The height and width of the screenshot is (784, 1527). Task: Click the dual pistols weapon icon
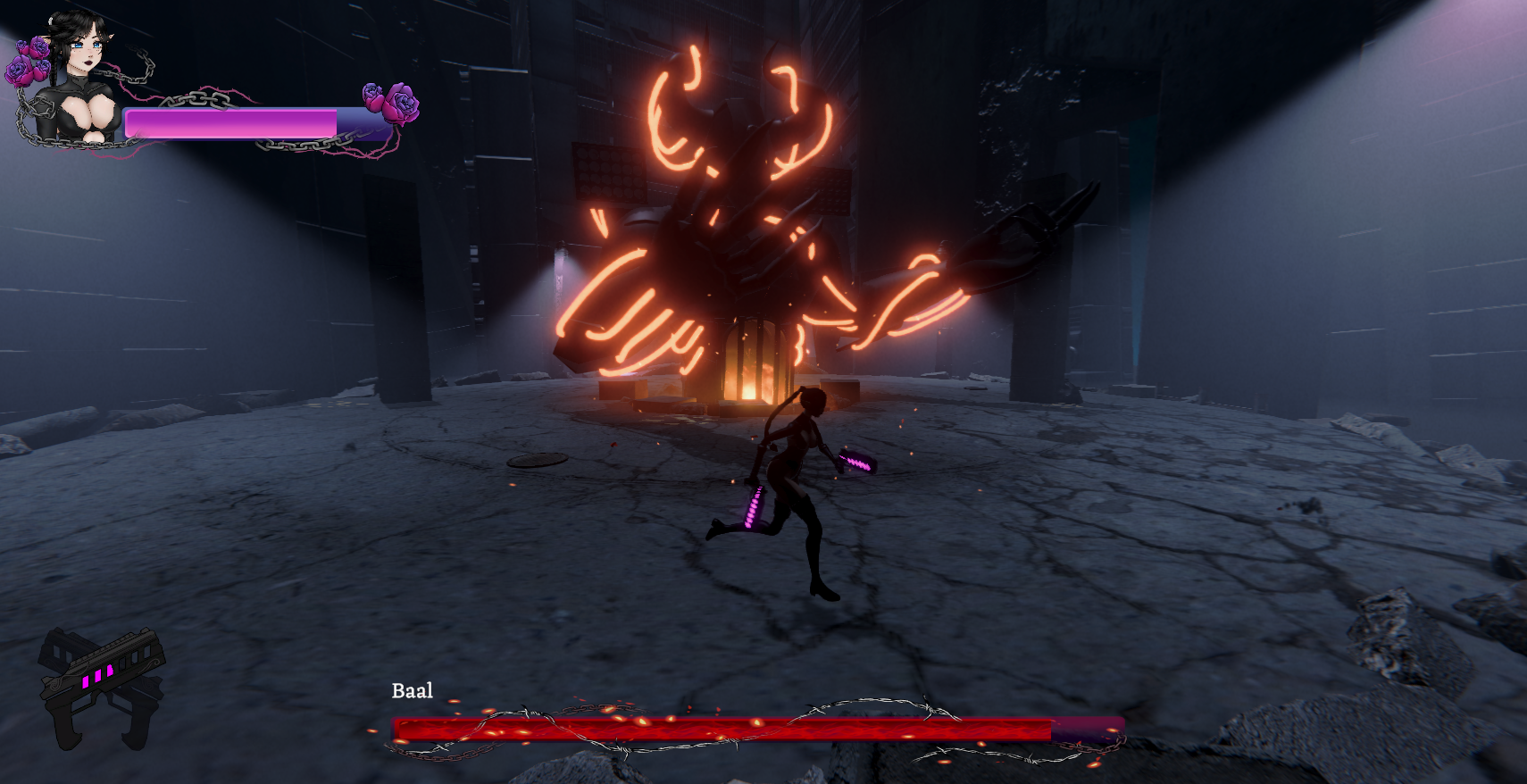coord(101,686)
